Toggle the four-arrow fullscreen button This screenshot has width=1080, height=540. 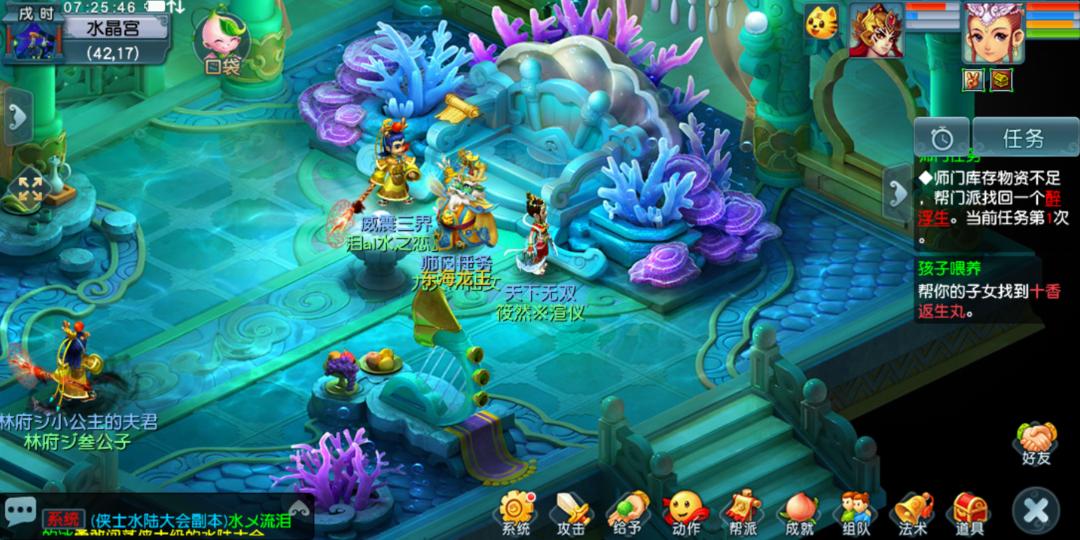click(30, 190)
